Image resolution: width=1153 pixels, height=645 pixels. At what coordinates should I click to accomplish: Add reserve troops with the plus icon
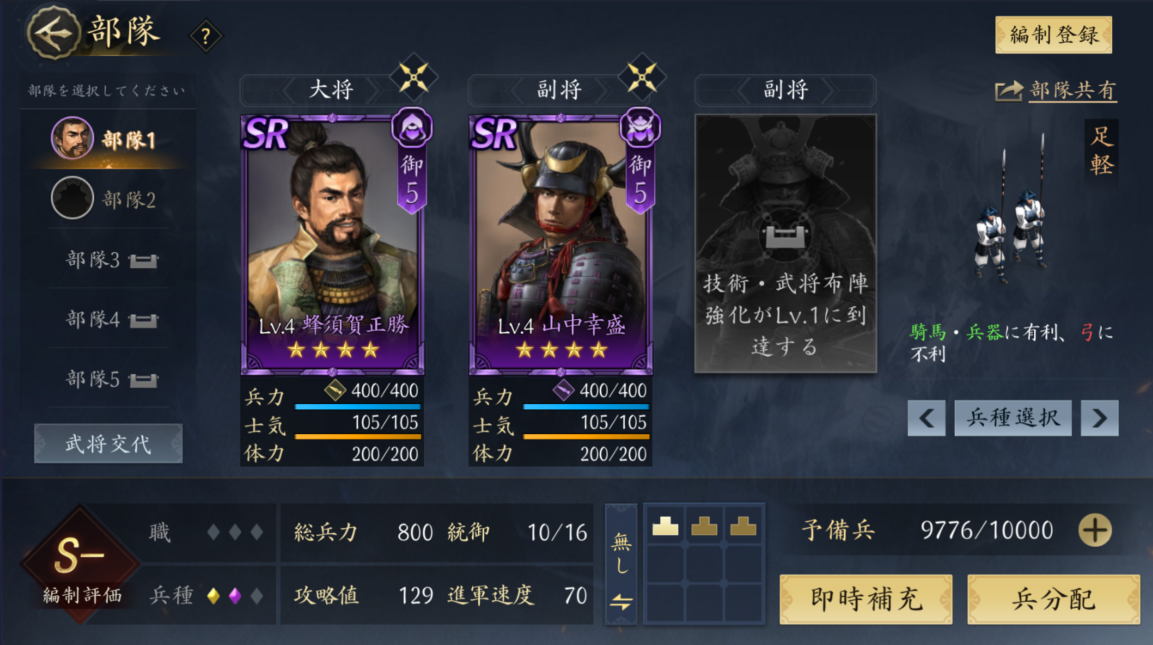coord(1094,530)
